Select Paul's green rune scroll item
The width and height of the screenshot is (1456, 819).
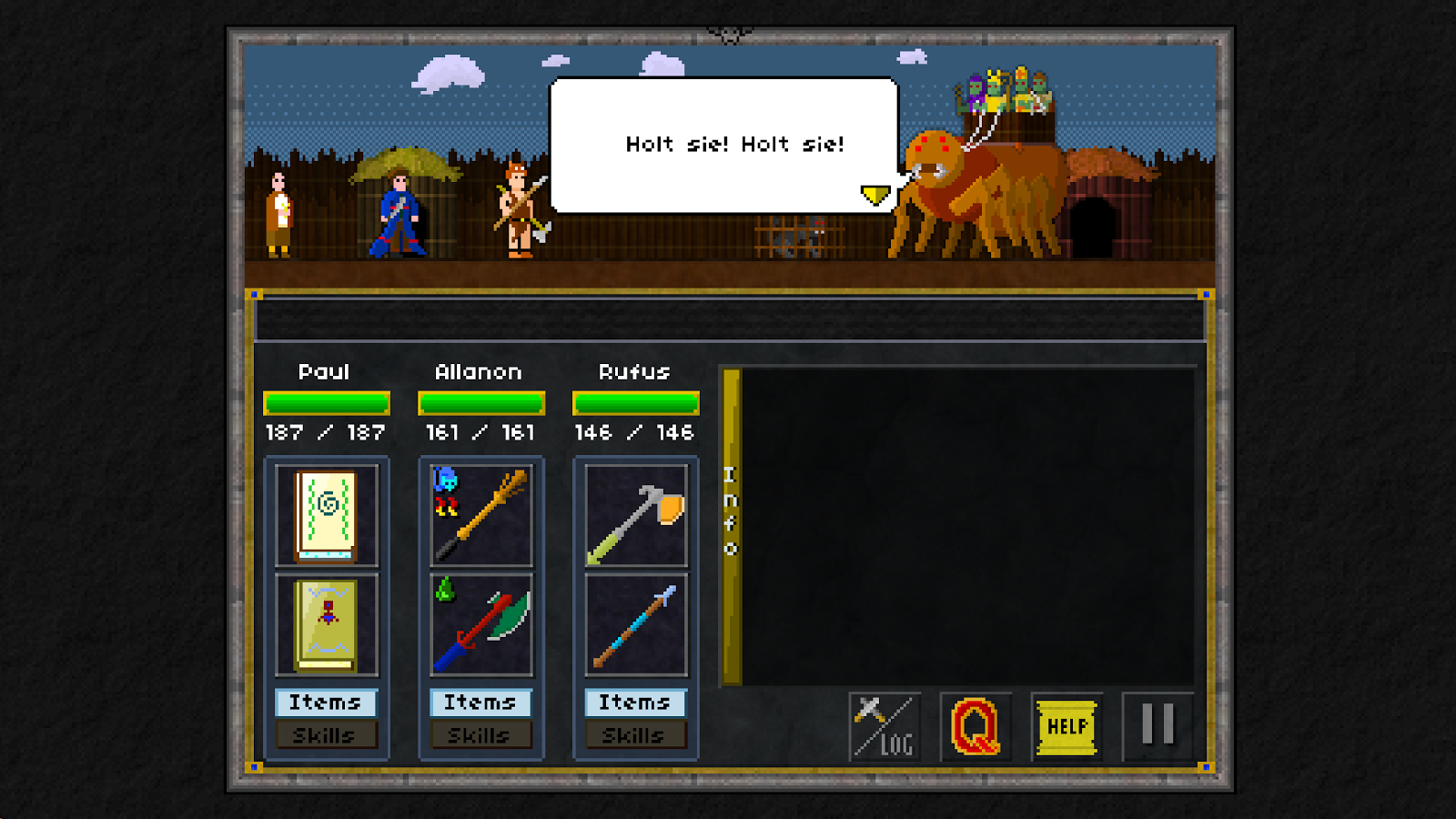326,516
